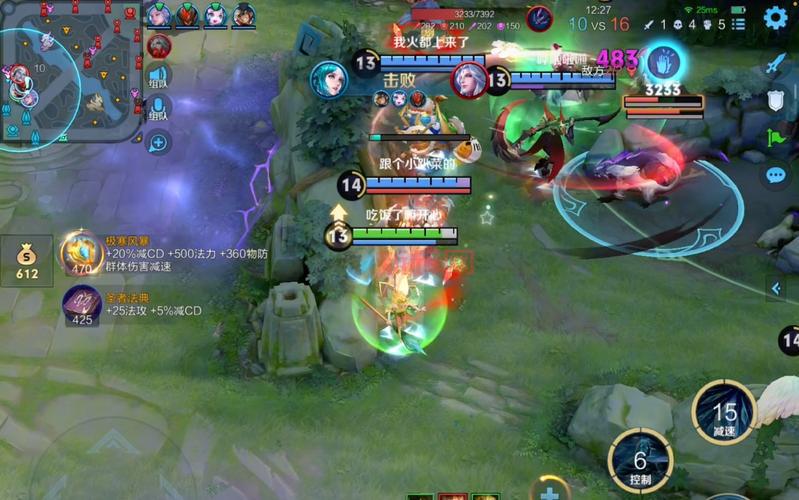Open the settings gear menu
The height and width of the screenshot is (500, 799).
point(776,18)
